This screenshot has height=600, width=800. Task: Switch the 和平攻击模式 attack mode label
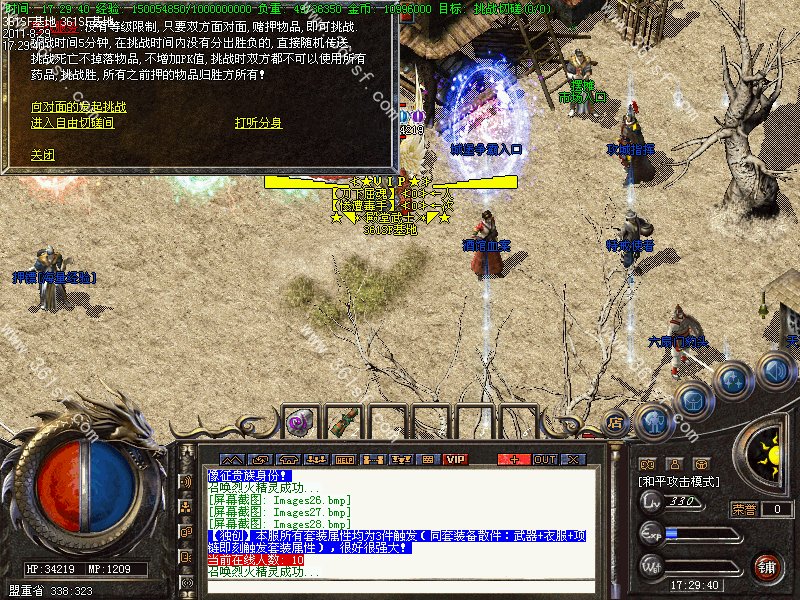pos(678,482)
